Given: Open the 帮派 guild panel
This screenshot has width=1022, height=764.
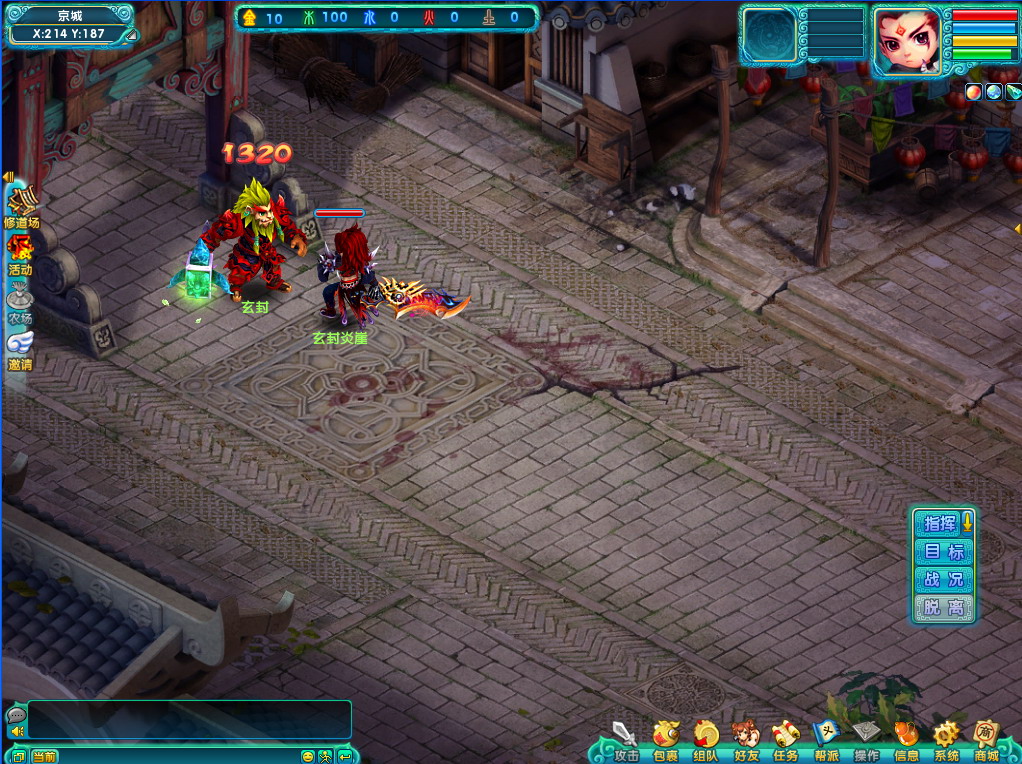Looking at the screenshot, I should point(826,738).
